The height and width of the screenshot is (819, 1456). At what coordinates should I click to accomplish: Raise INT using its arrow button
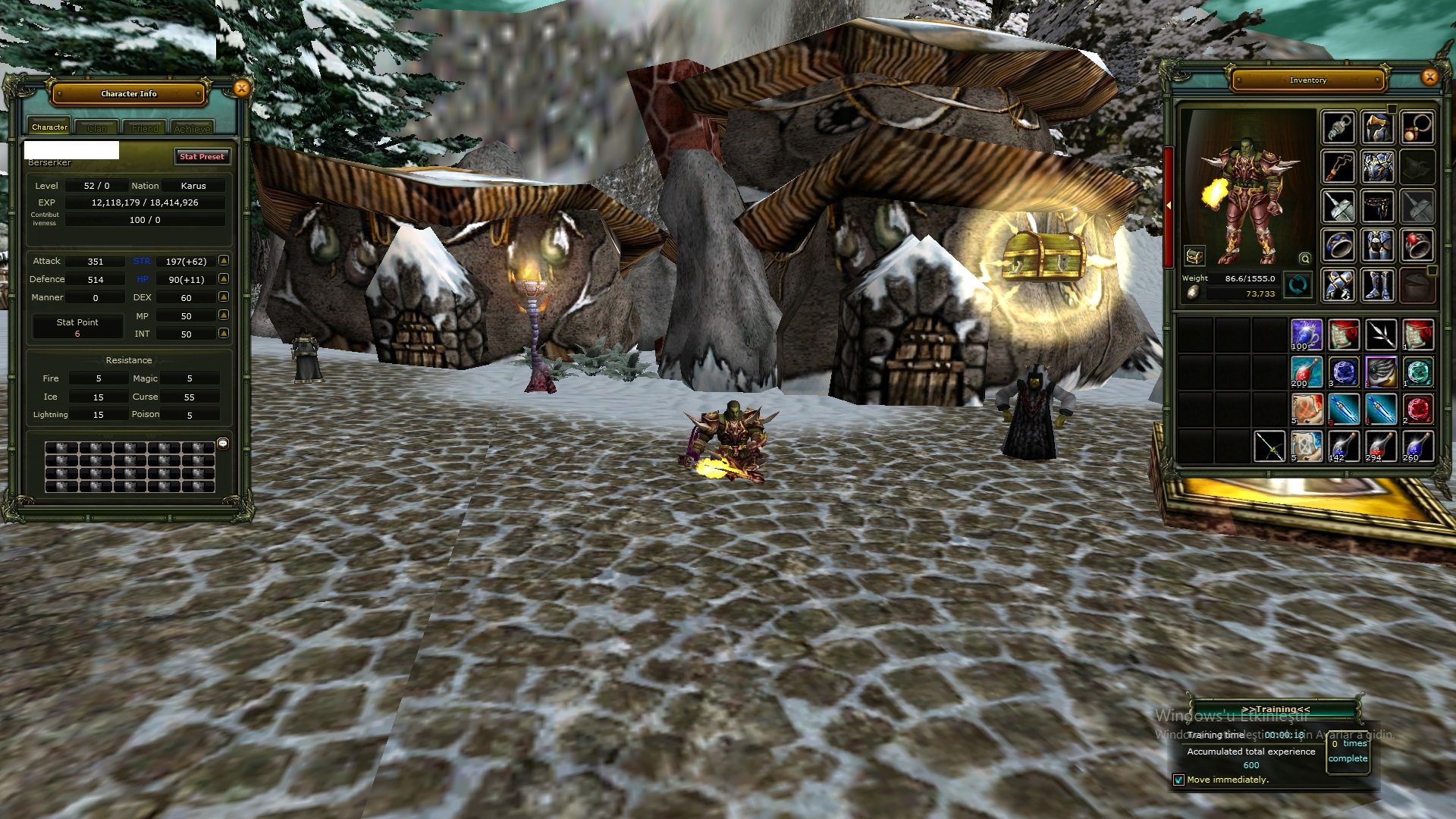click(x=224, y=333)
